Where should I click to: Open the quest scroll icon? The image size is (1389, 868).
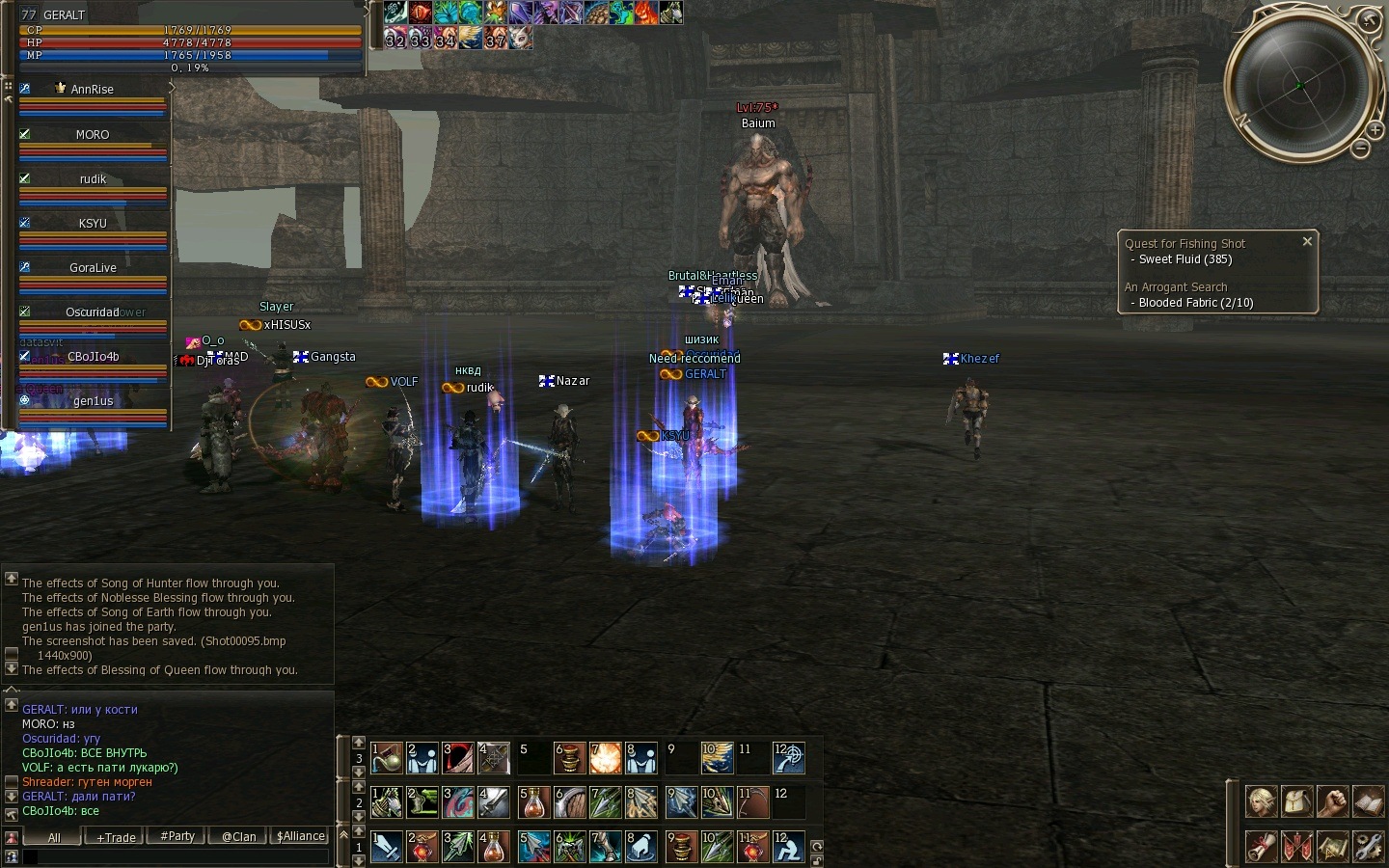(x=1262, y=846)
